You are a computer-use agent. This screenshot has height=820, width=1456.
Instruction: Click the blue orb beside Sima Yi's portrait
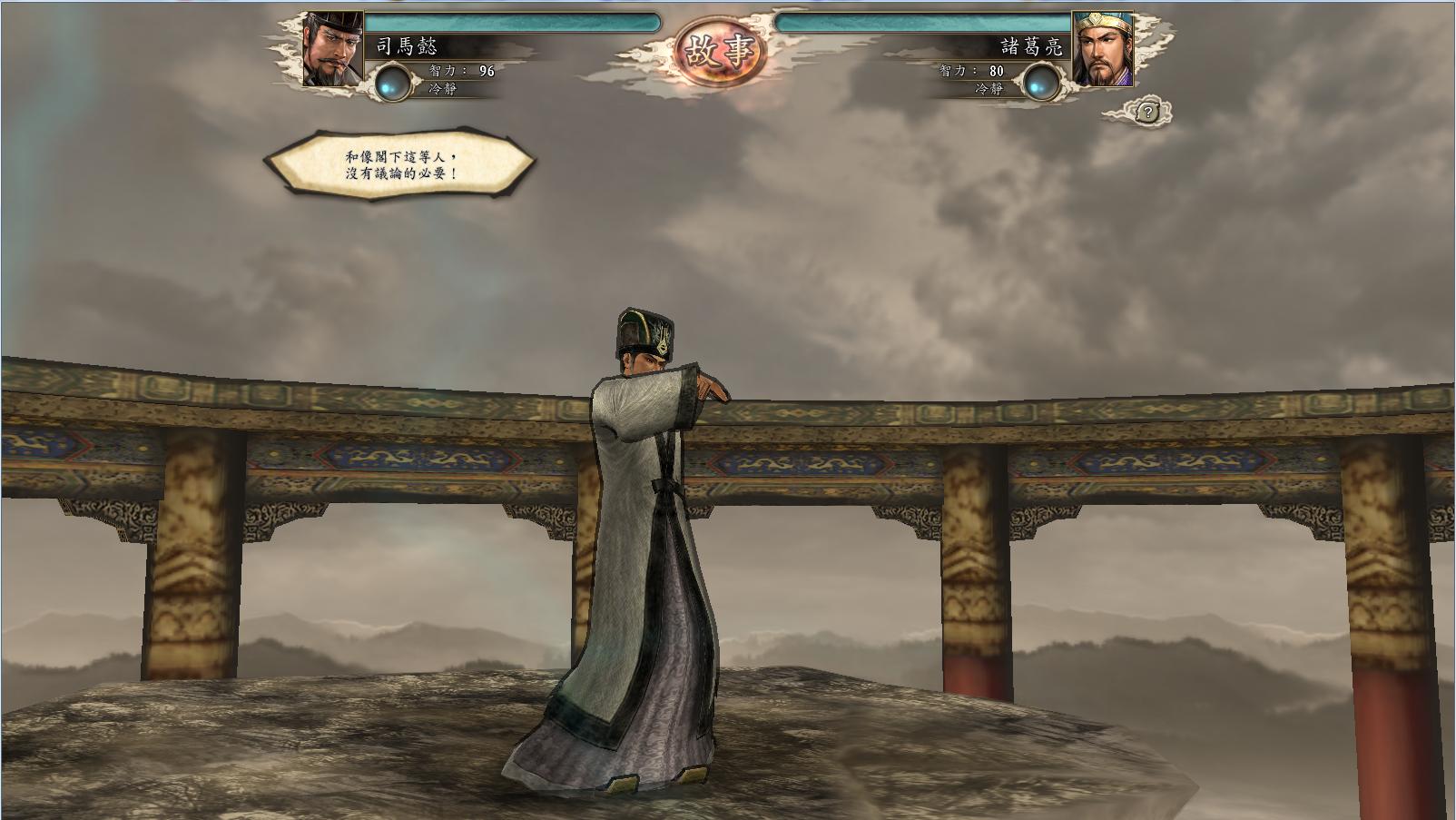point(393,82)
